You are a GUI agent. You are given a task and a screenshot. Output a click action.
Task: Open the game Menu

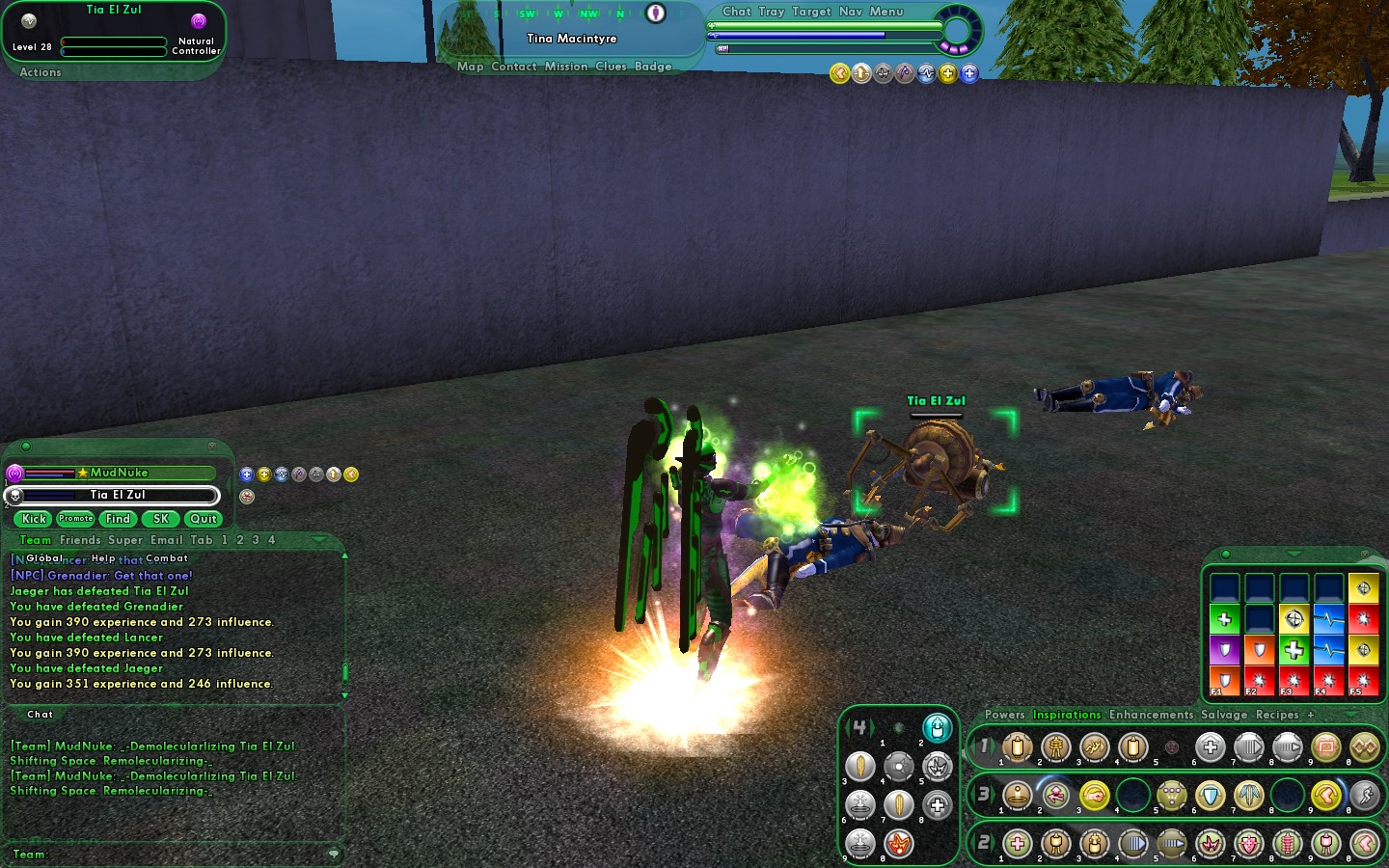(x=886, y=12)
